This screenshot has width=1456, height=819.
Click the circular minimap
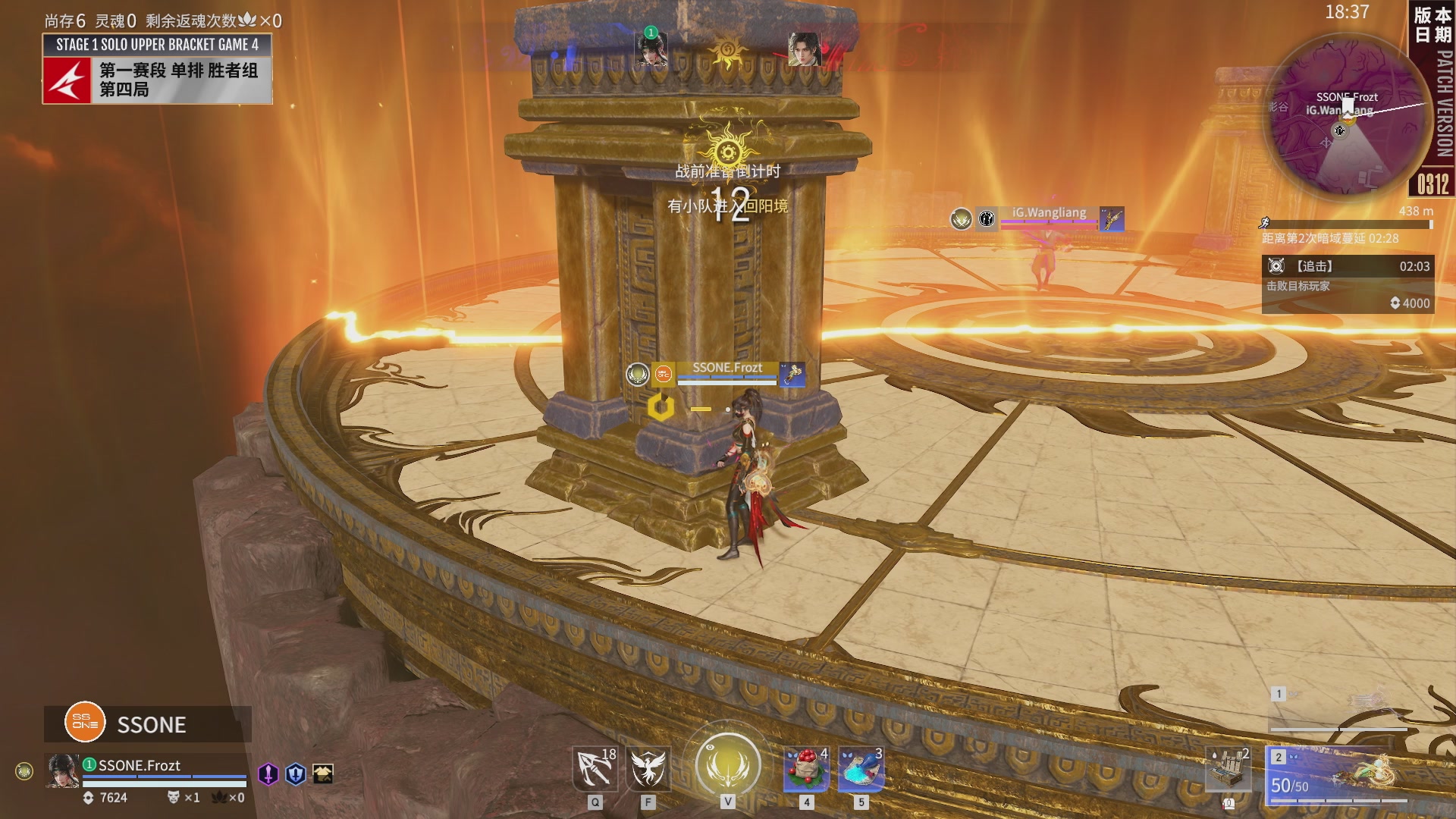[1344, 115]
